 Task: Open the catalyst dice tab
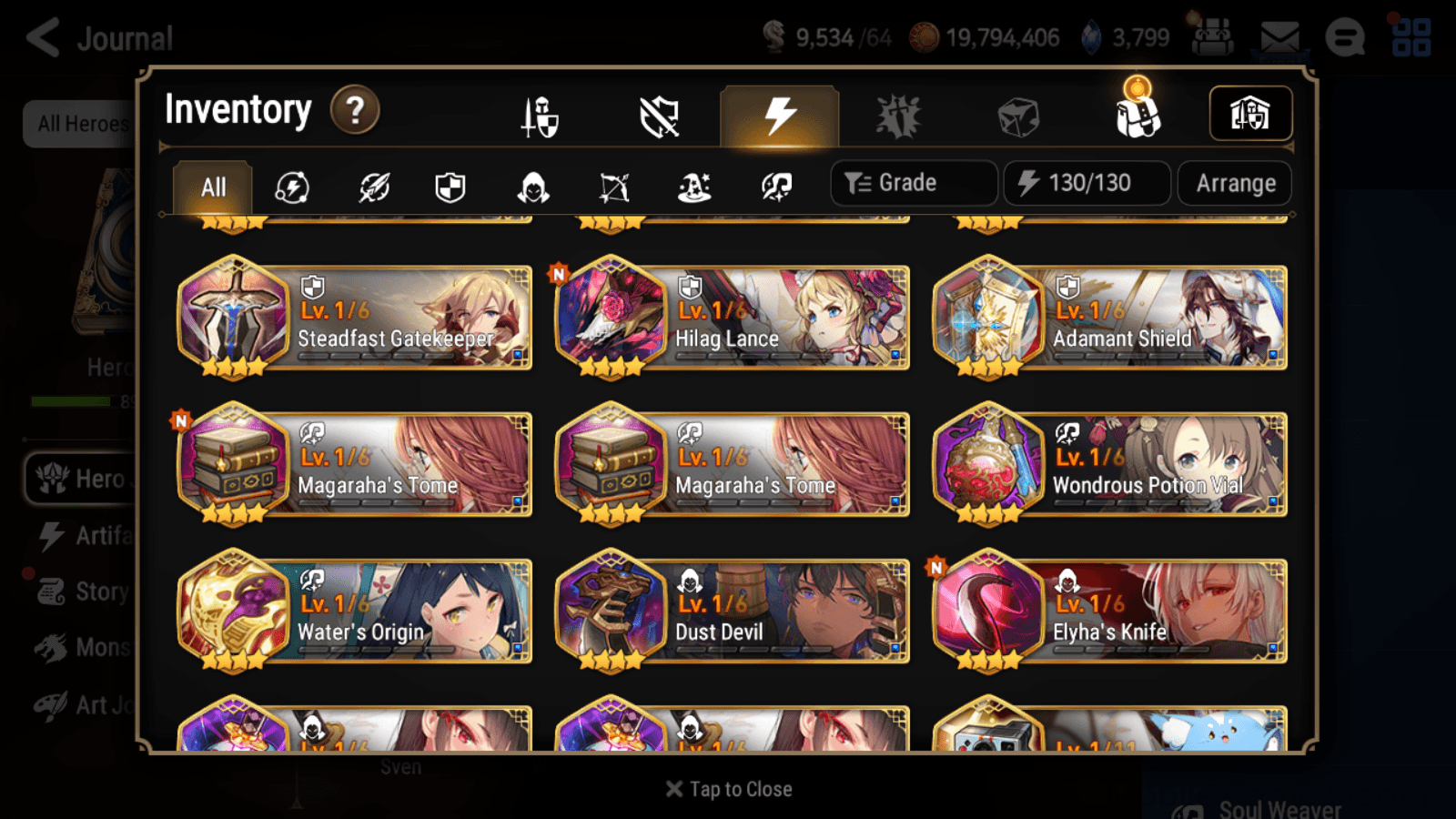point(1017,114)
